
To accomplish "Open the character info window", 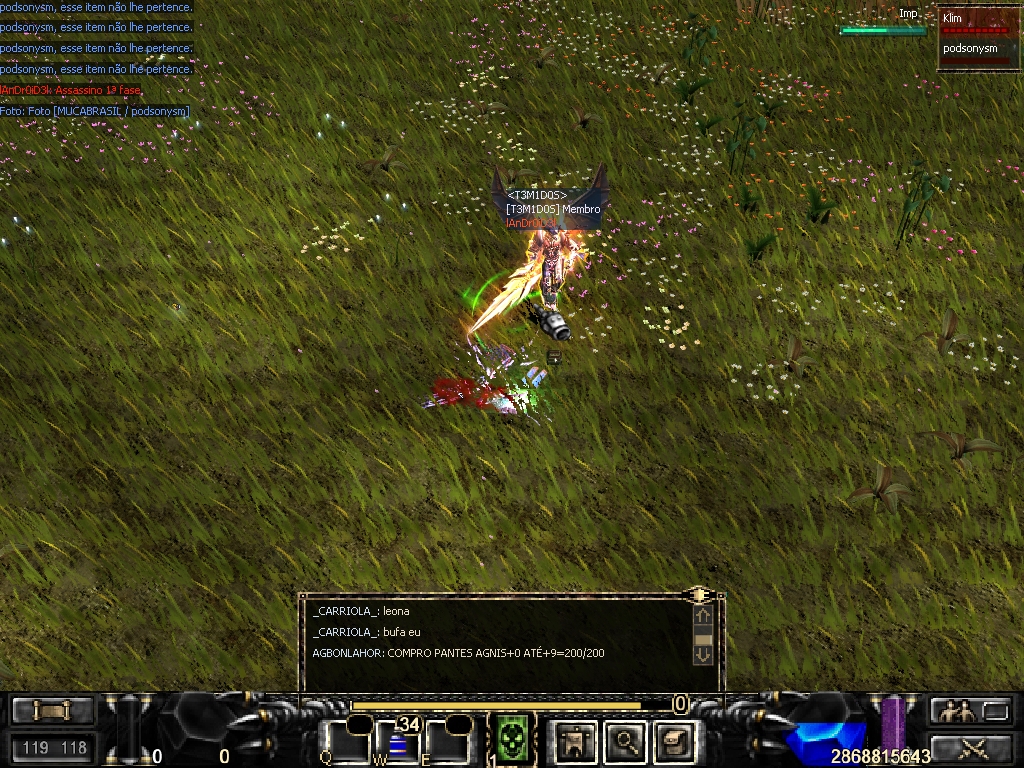I will 577,741.
